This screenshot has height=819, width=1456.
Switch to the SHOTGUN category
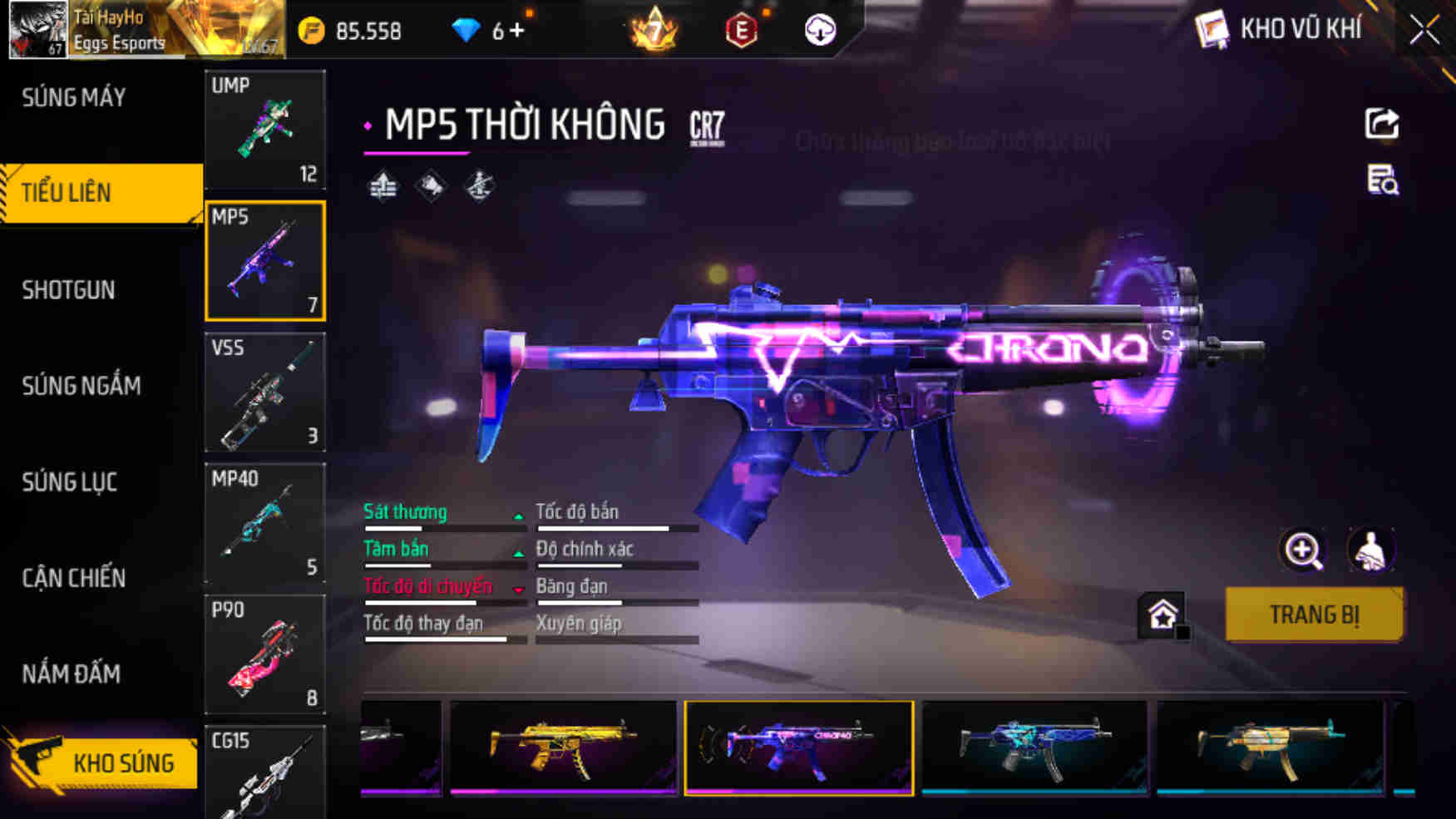click(70, 289)
